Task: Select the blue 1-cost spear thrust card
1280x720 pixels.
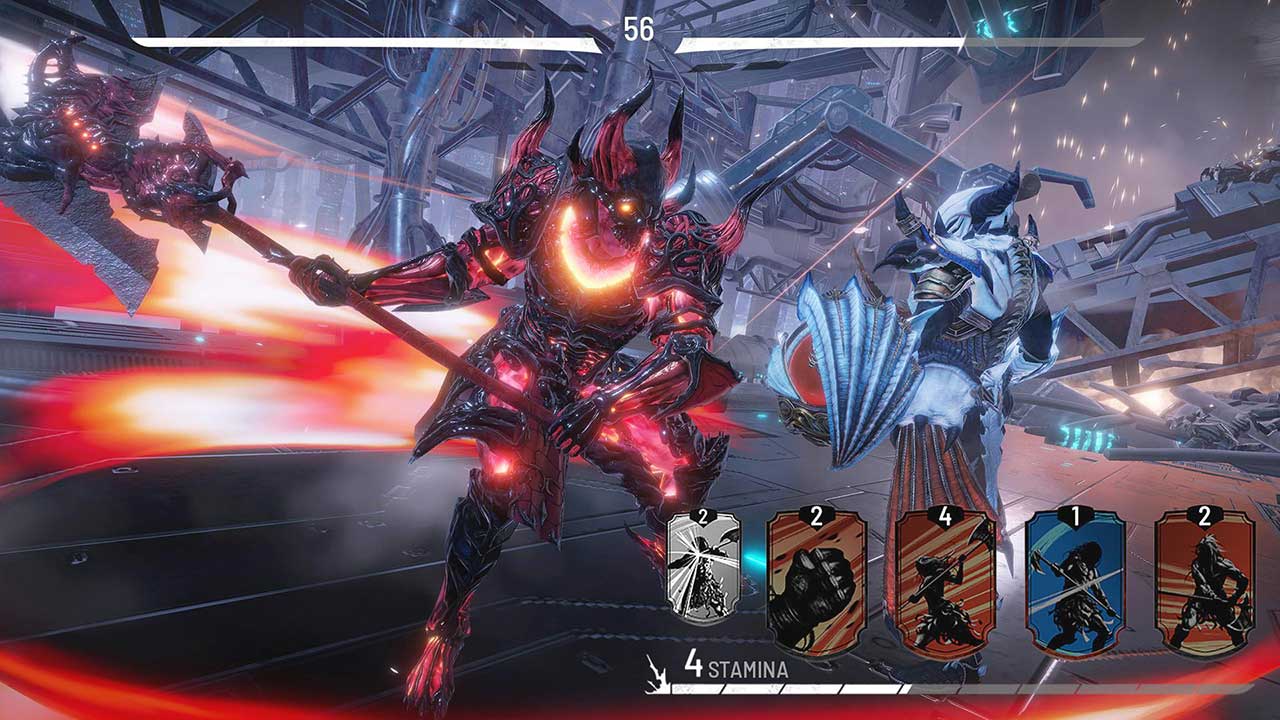Action: click(1073, 590)
